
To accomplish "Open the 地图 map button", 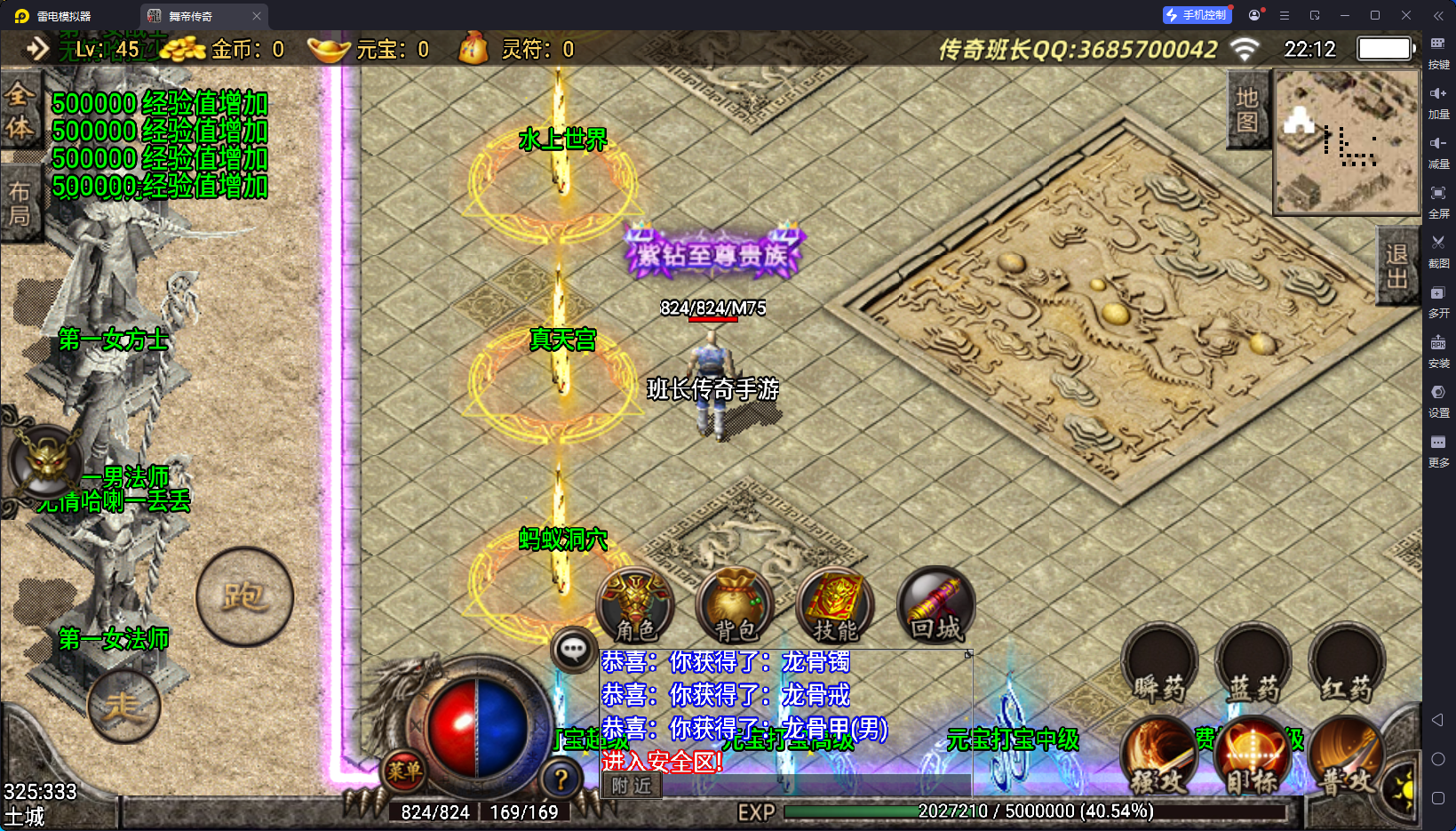I will coord(1247,109).
